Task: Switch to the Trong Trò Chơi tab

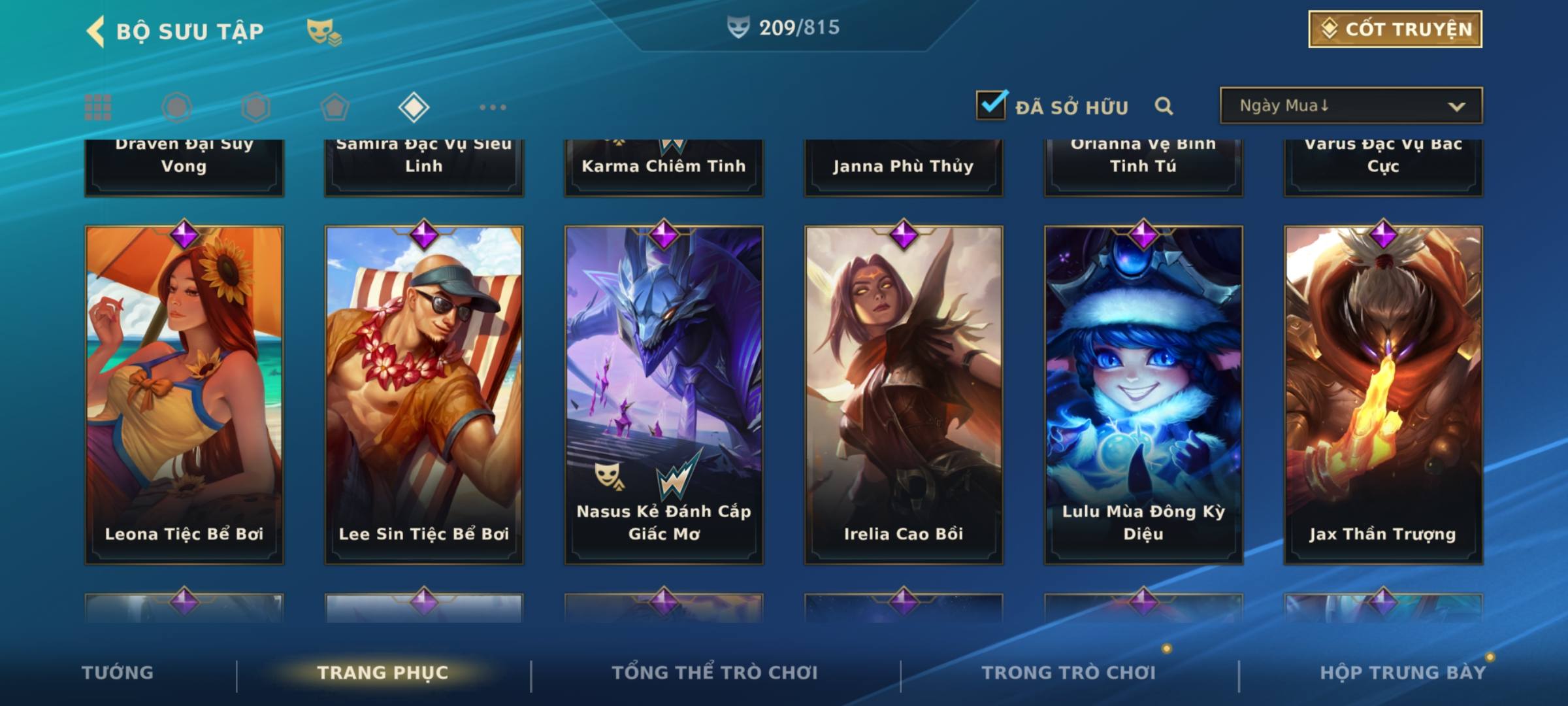Action: point(1069,673)
